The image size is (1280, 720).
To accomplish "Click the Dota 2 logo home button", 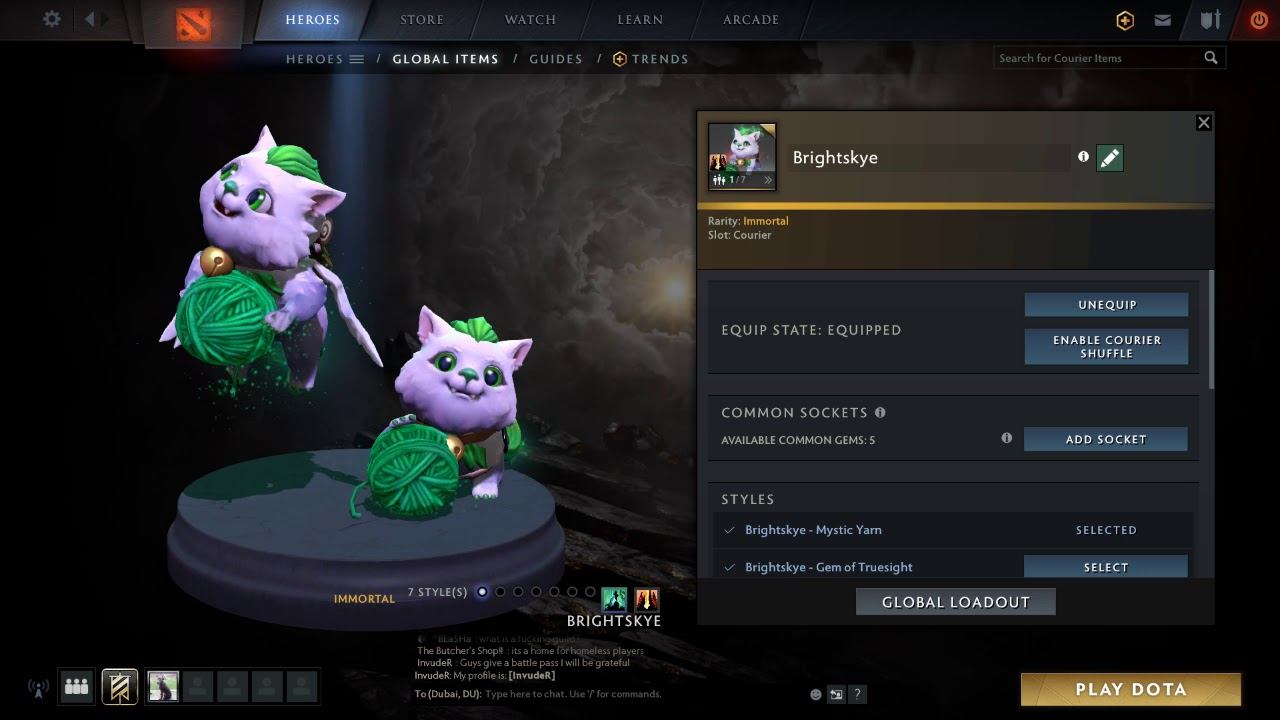I will pos(194,22).
